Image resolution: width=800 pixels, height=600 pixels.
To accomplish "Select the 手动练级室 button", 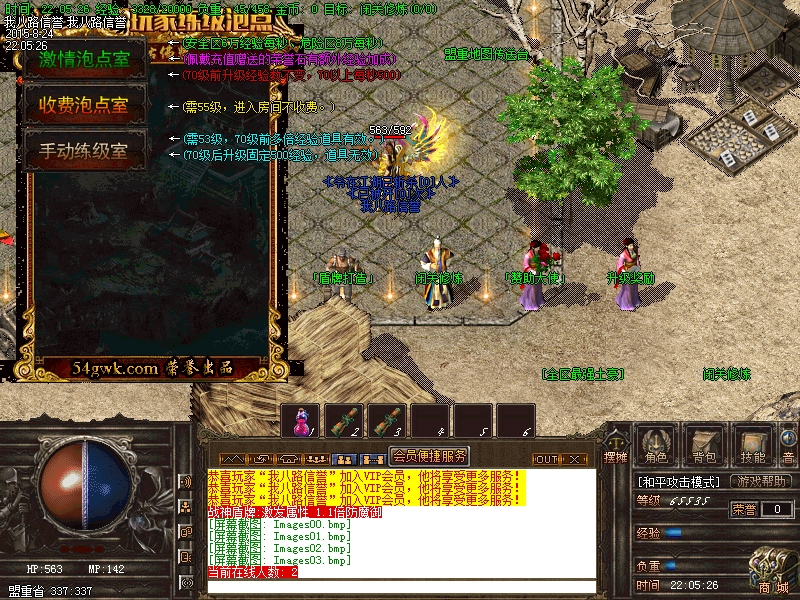I will (x=85, y=150).
